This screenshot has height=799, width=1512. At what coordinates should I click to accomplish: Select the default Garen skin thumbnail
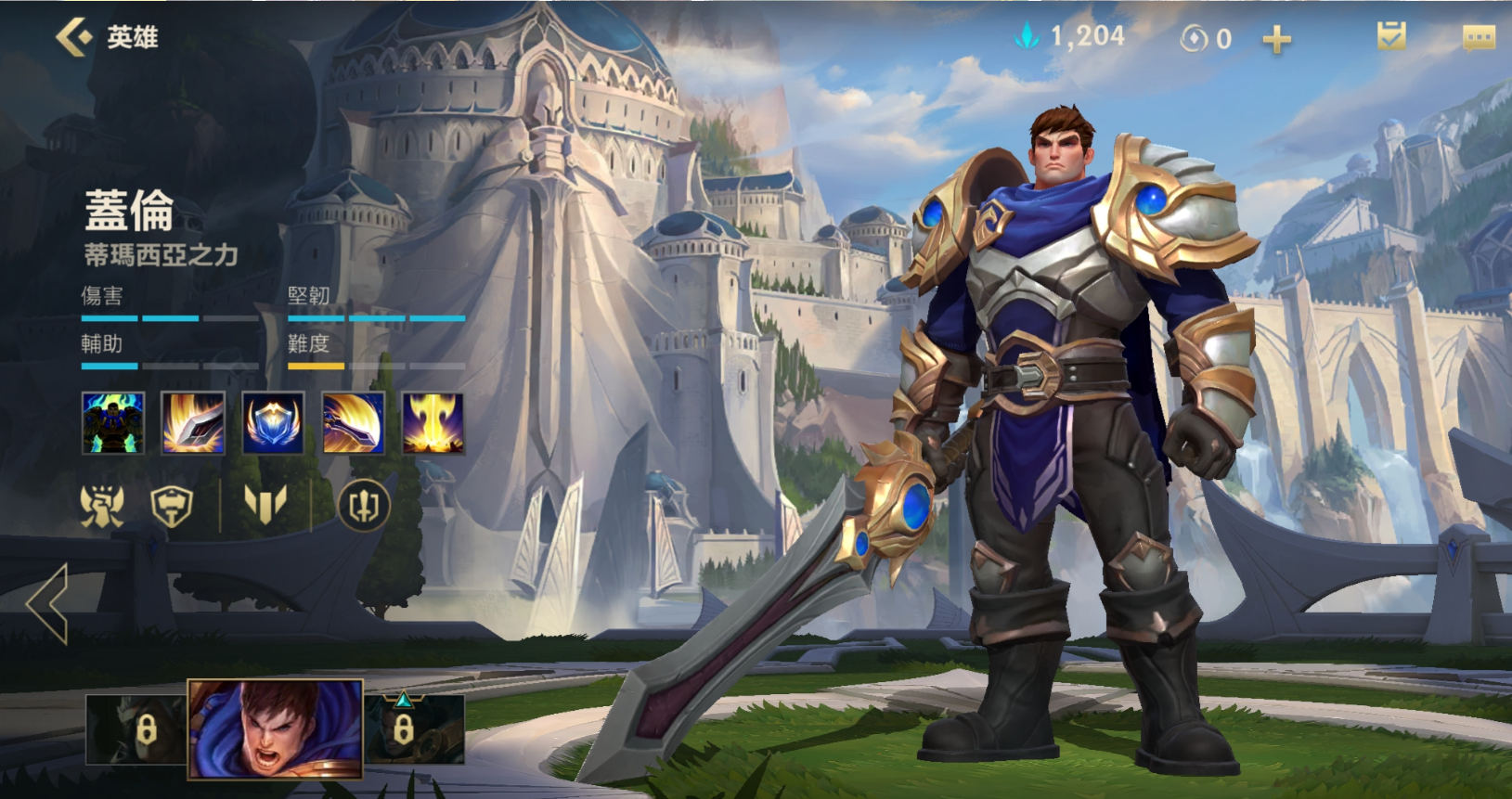276,728
